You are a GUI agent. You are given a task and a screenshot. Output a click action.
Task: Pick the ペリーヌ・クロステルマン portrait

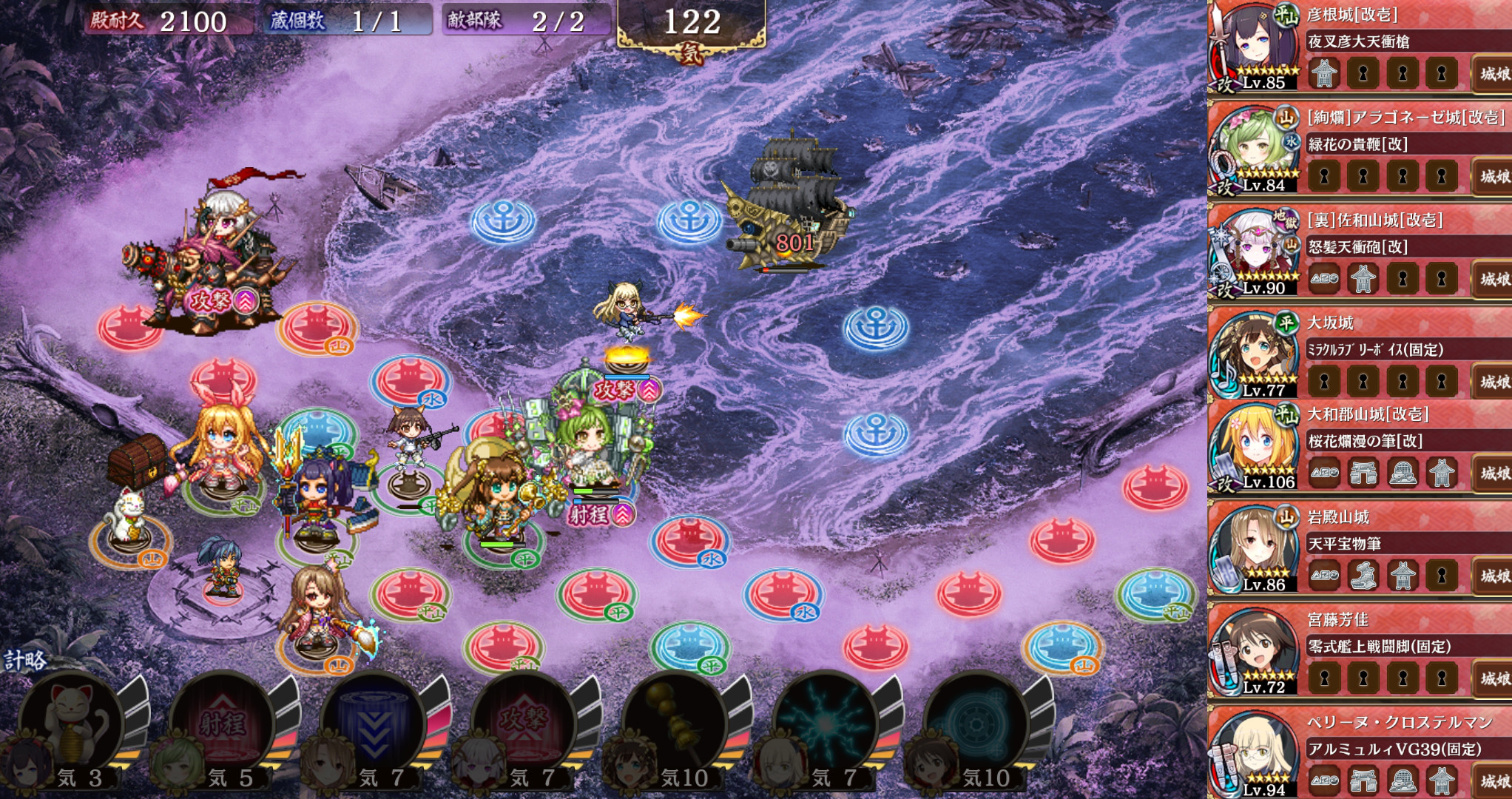pos(1255,754)
